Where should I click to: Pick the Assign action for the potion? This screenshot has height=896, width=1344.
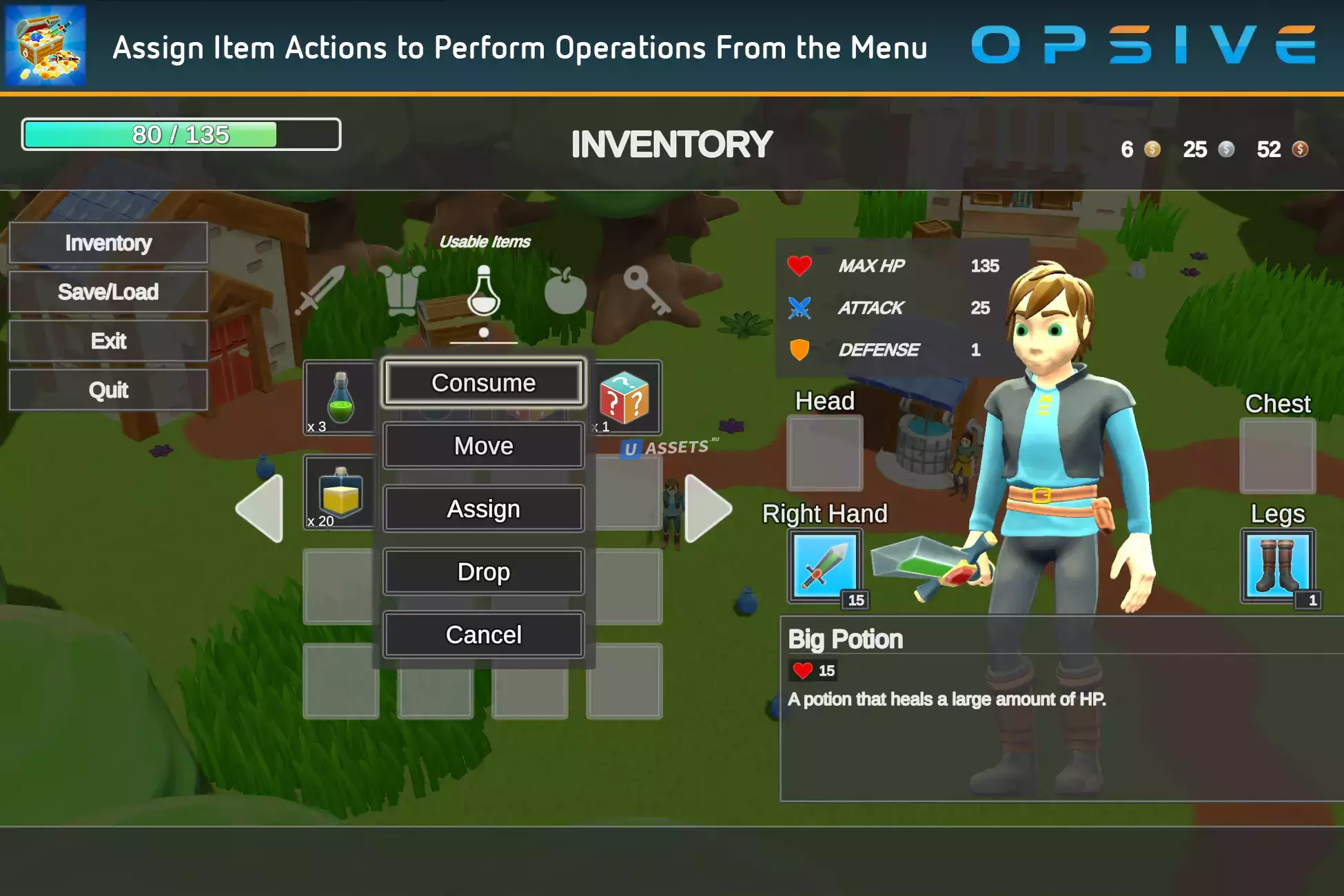pos(483,509)
